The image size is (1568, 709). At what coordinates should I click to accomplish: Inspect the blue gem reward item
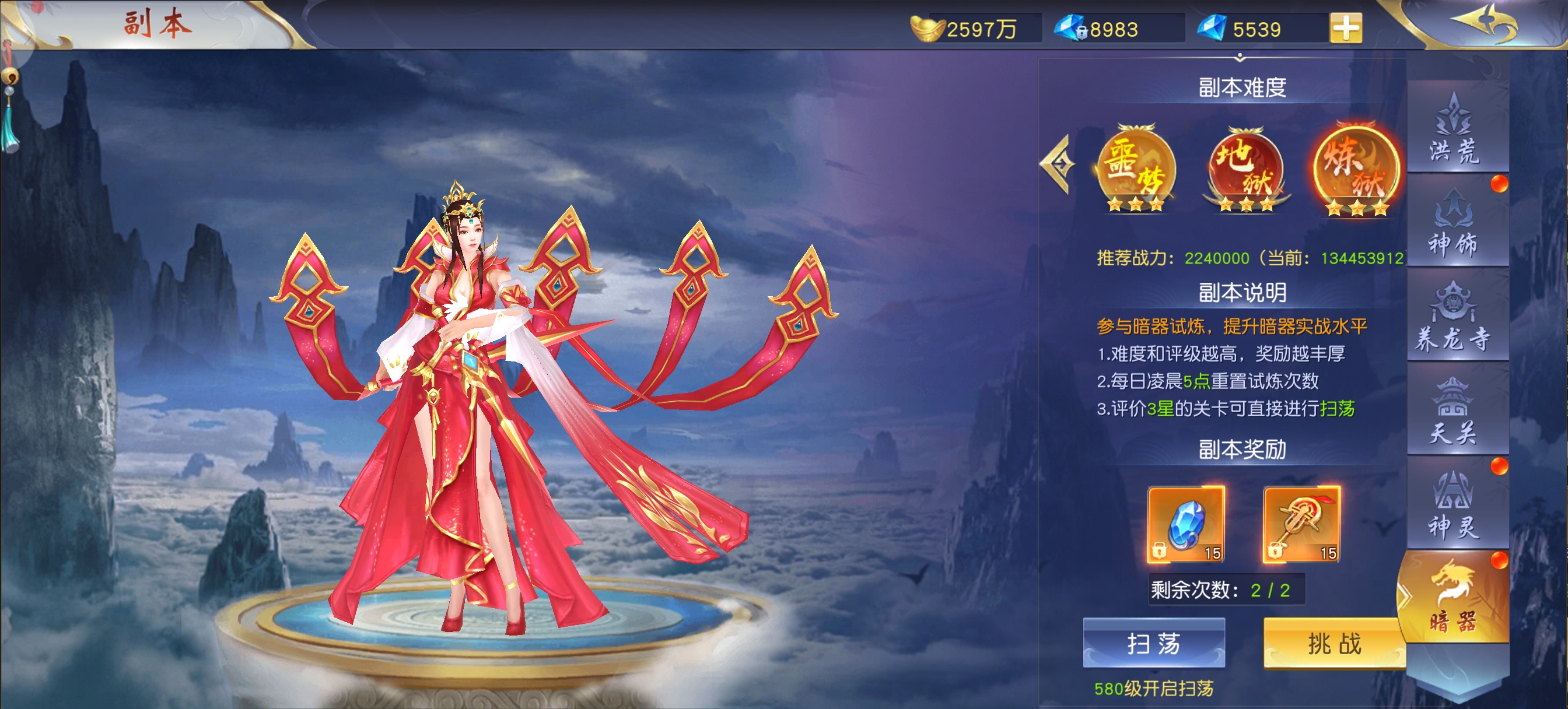1186,524
